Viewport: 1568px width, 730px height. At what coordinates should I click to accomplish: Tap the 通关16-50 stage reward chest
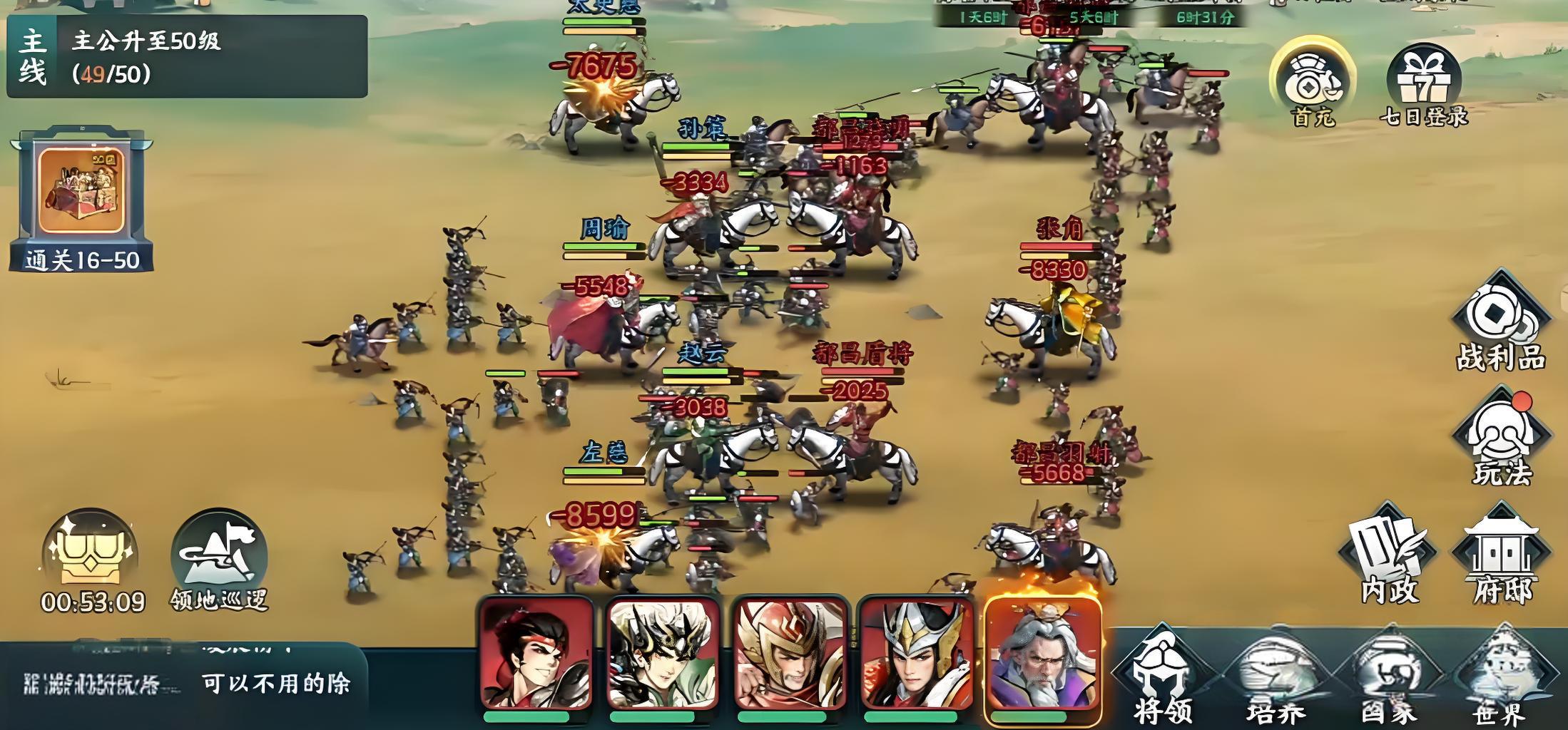(x=81, y=199)
